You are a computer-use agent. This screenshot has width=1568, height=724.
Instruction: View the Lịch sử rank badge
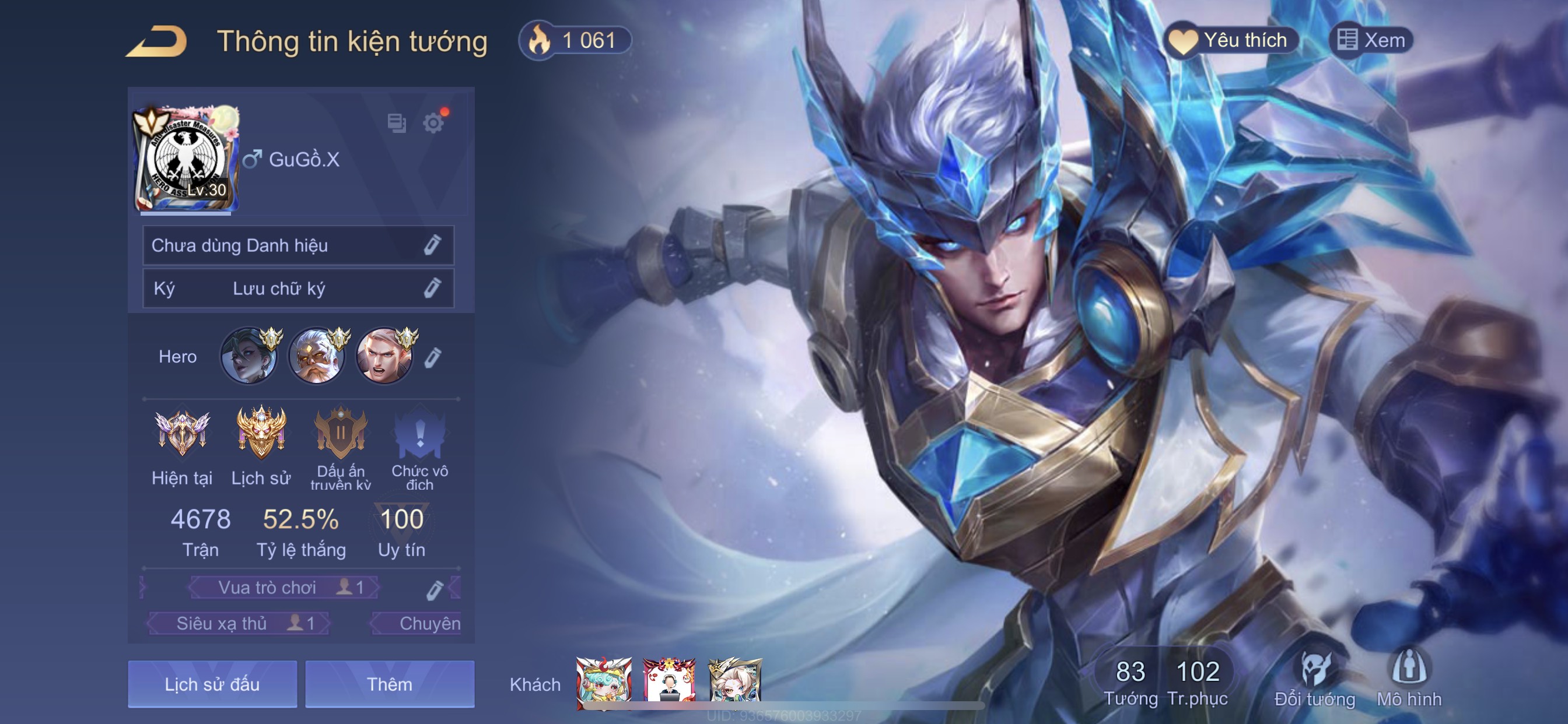click(x=261, y=434)
